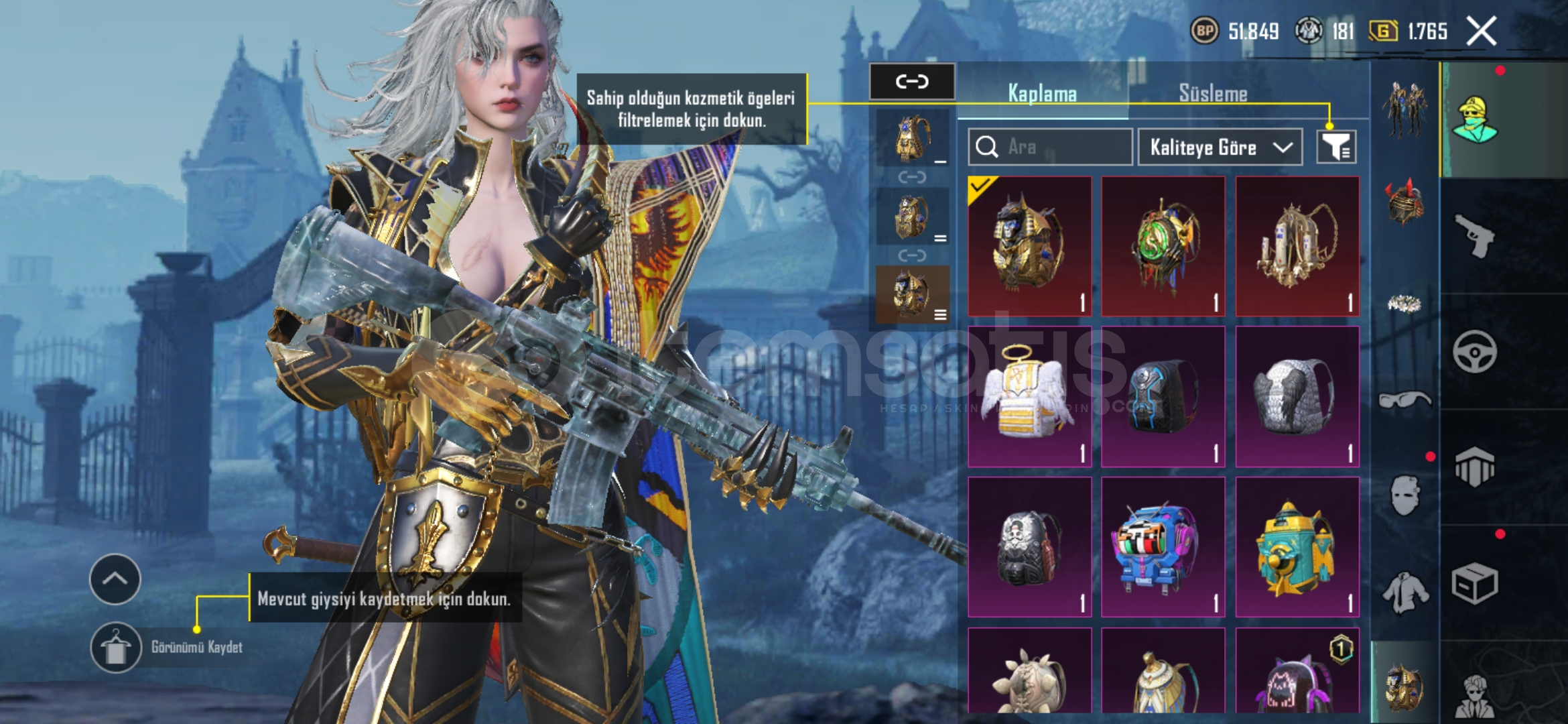Choose the teal and gold backpack
The width and height of the screenshot is (1568, 724).
pos(1297,547)
